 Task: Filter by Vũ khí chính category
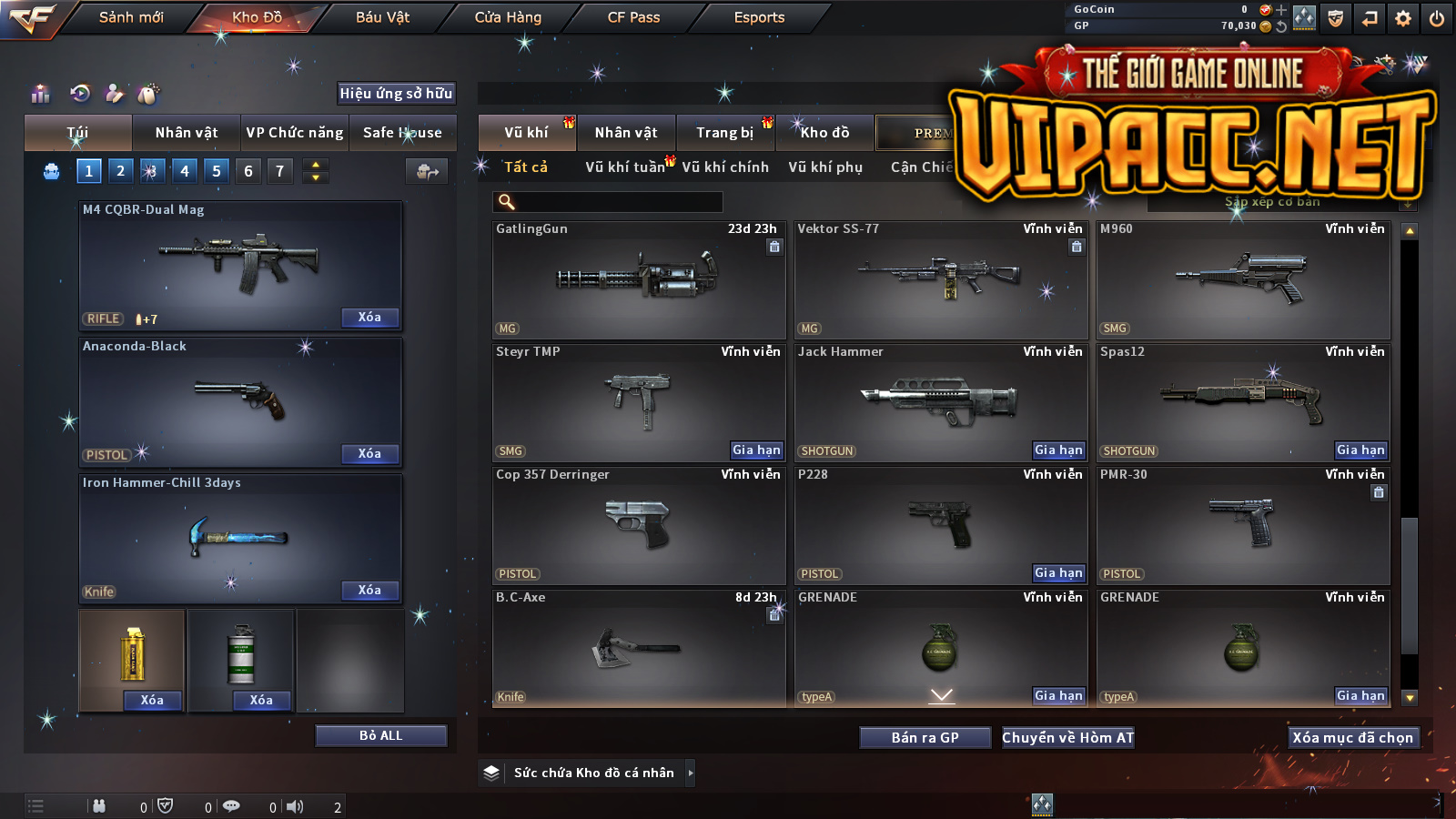725,167
